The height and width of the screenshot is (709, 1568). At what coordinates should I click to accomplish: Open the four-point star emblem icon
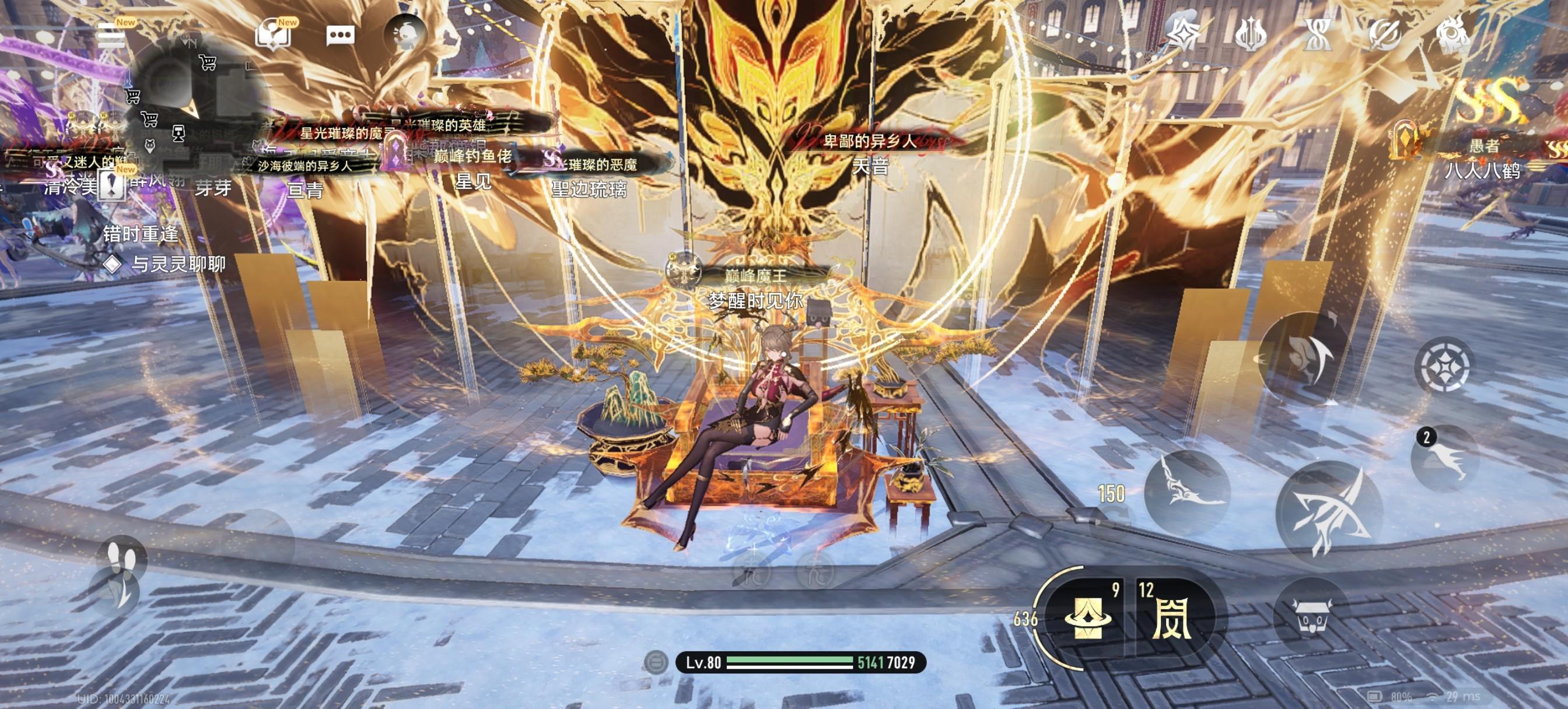tap(1184, 34)
